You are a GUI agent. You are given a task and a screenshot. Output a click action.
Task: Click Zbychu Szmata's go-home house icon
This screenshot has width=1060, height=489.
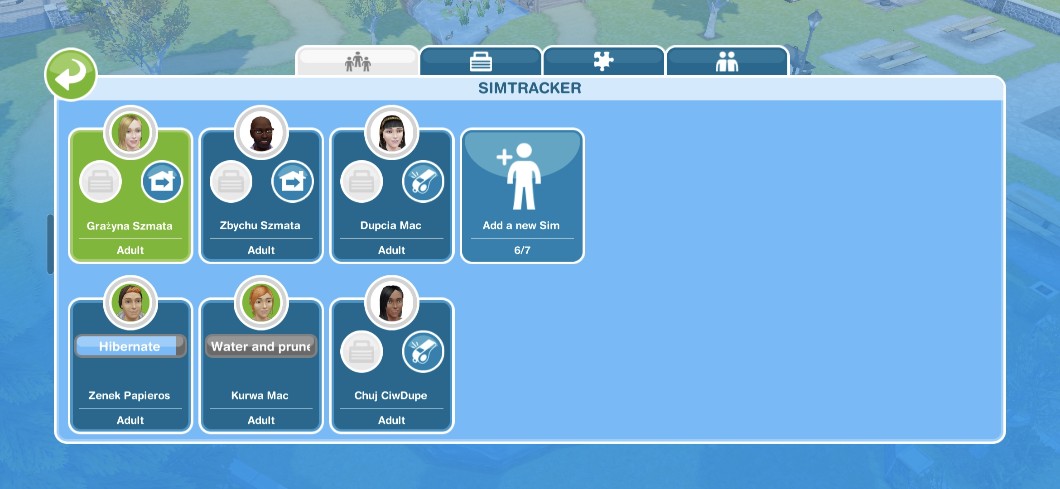(292, 182)
